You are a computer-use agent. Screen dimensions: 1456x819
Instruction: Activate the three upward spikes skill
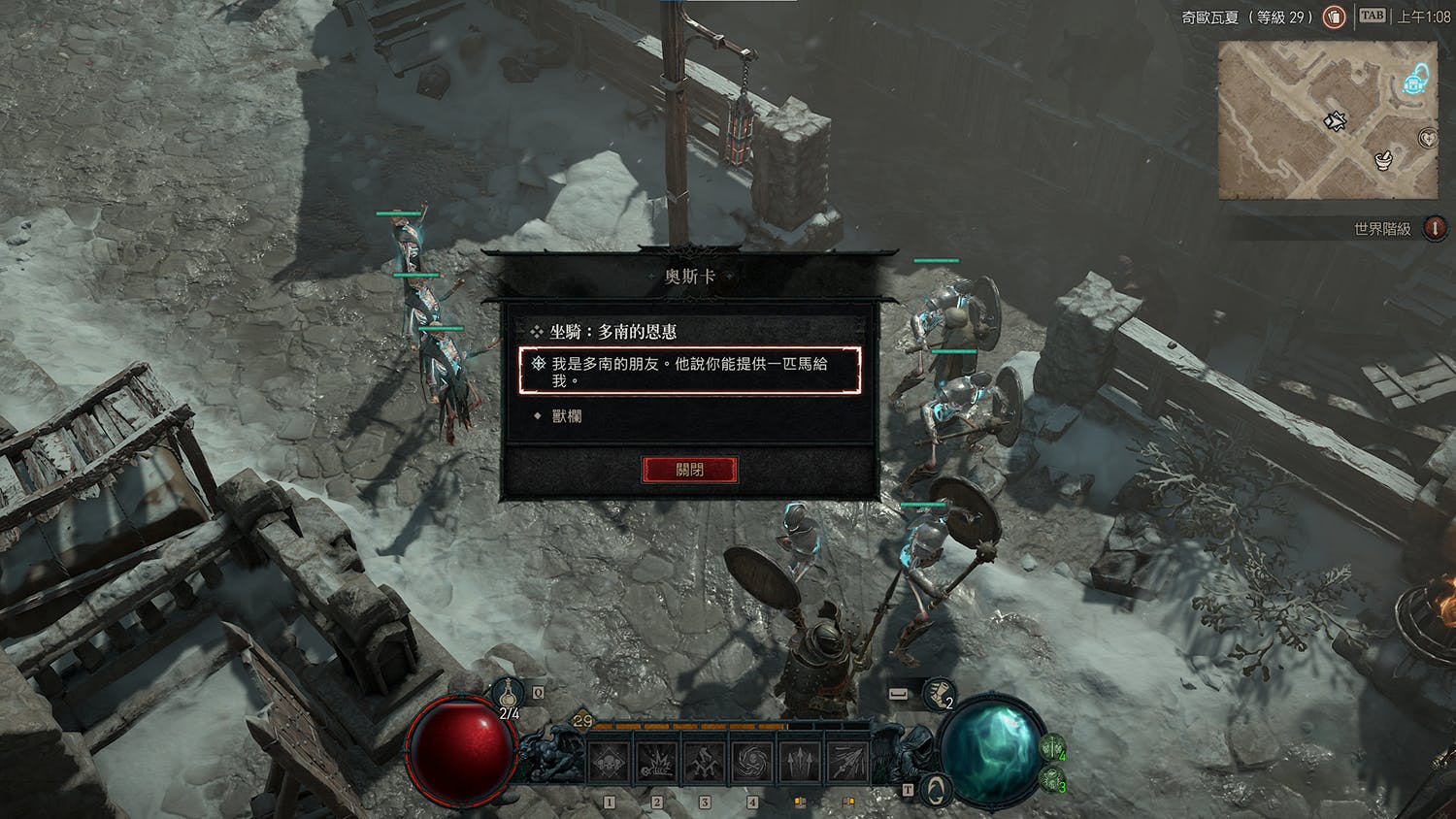(x=800, y=763)
